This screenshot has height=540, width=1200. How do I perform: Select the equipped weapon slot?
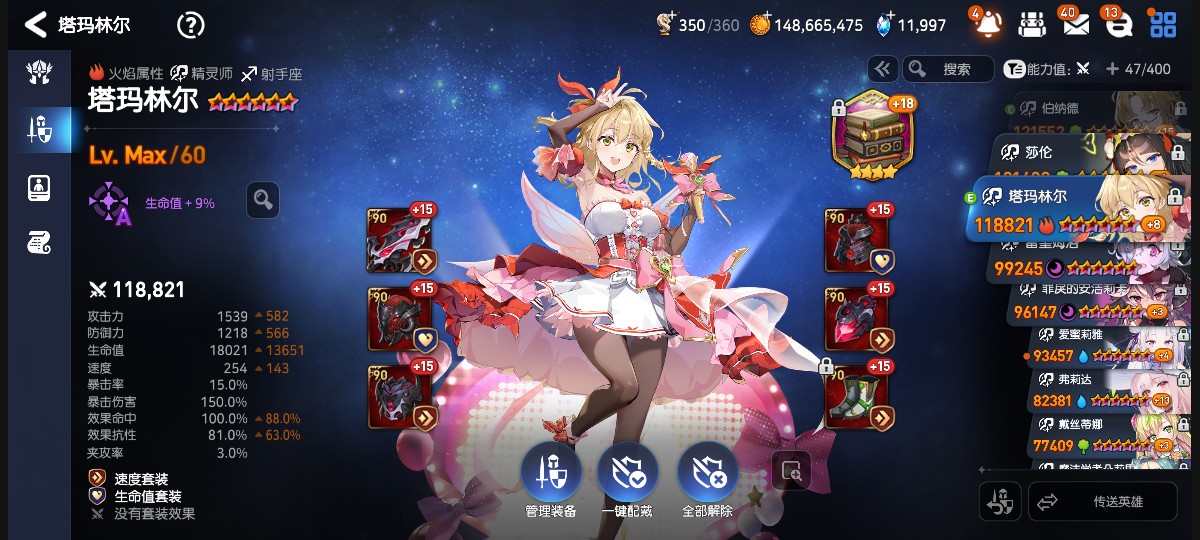pyautogui.click(x=400, y=241)
